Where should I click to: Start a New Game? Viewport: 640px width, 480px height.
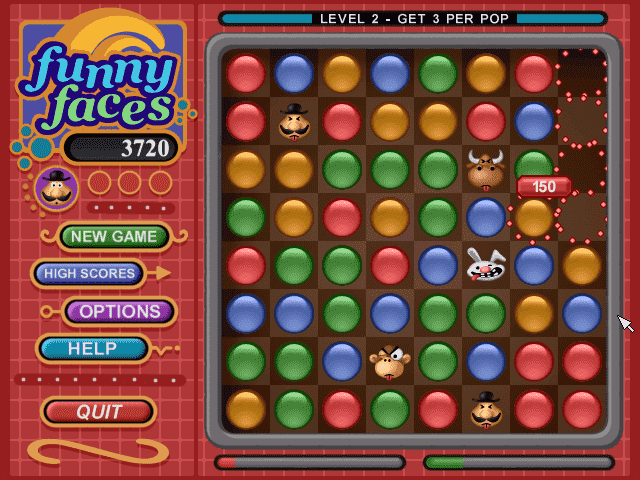114,237
